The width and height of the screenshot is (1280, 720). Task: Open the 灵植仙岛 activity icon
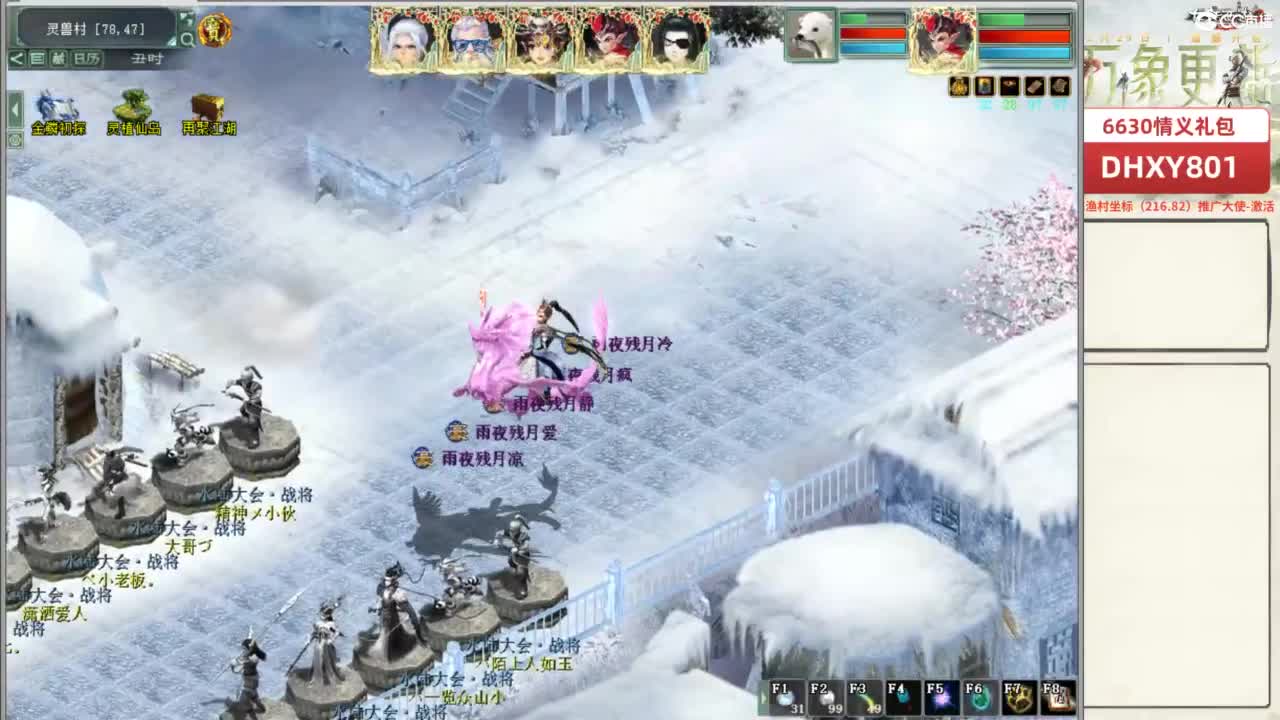coord(133,105)
